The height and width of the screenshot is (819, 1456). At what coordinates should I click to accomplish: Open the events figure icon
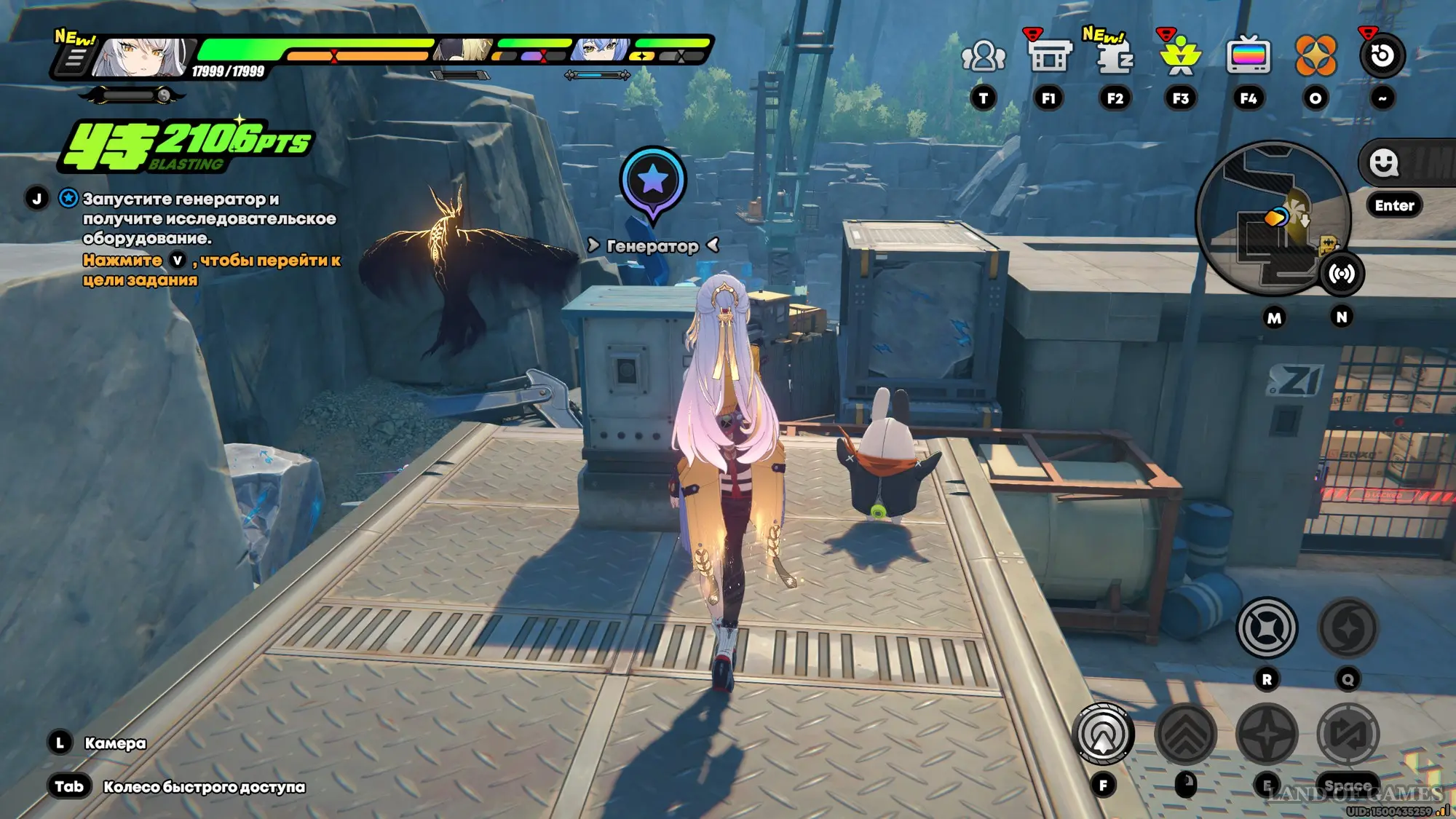[1180, 56]
